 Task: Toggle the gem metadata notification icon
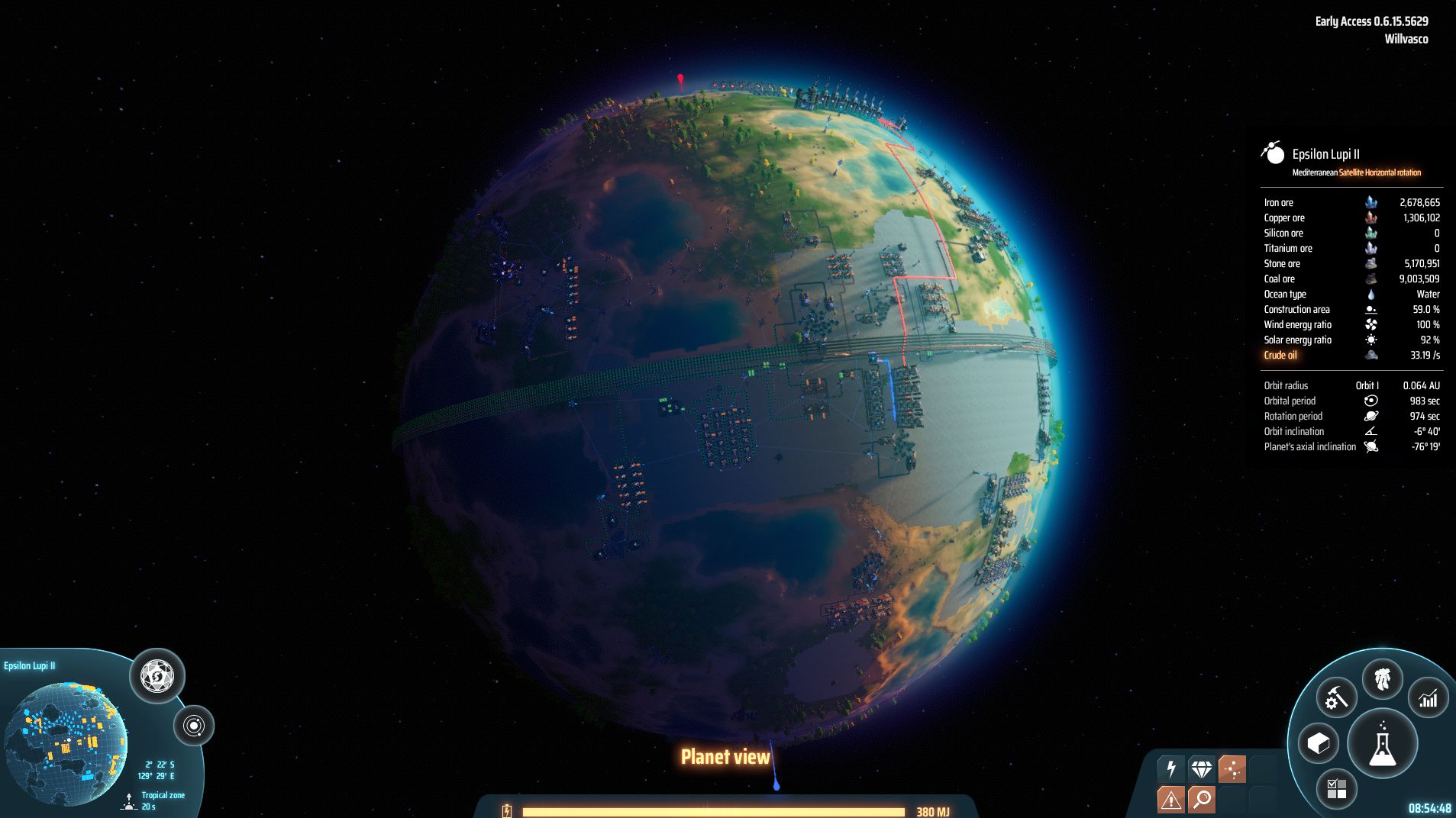point(1201,768)
